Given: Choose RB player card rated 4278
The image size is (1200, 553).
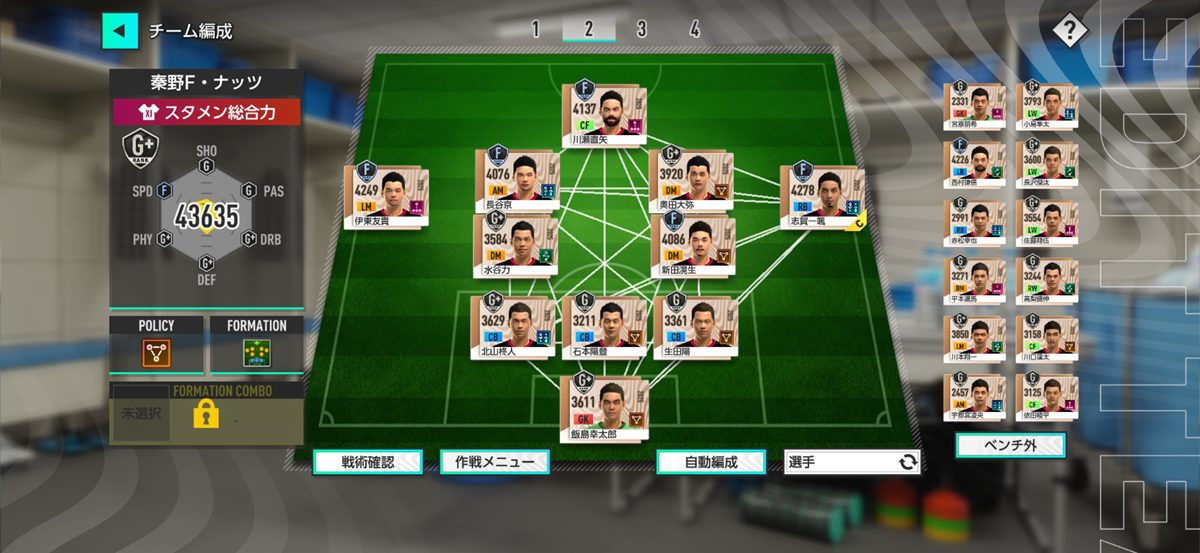Looking at the screenshot, I should 822,198.
